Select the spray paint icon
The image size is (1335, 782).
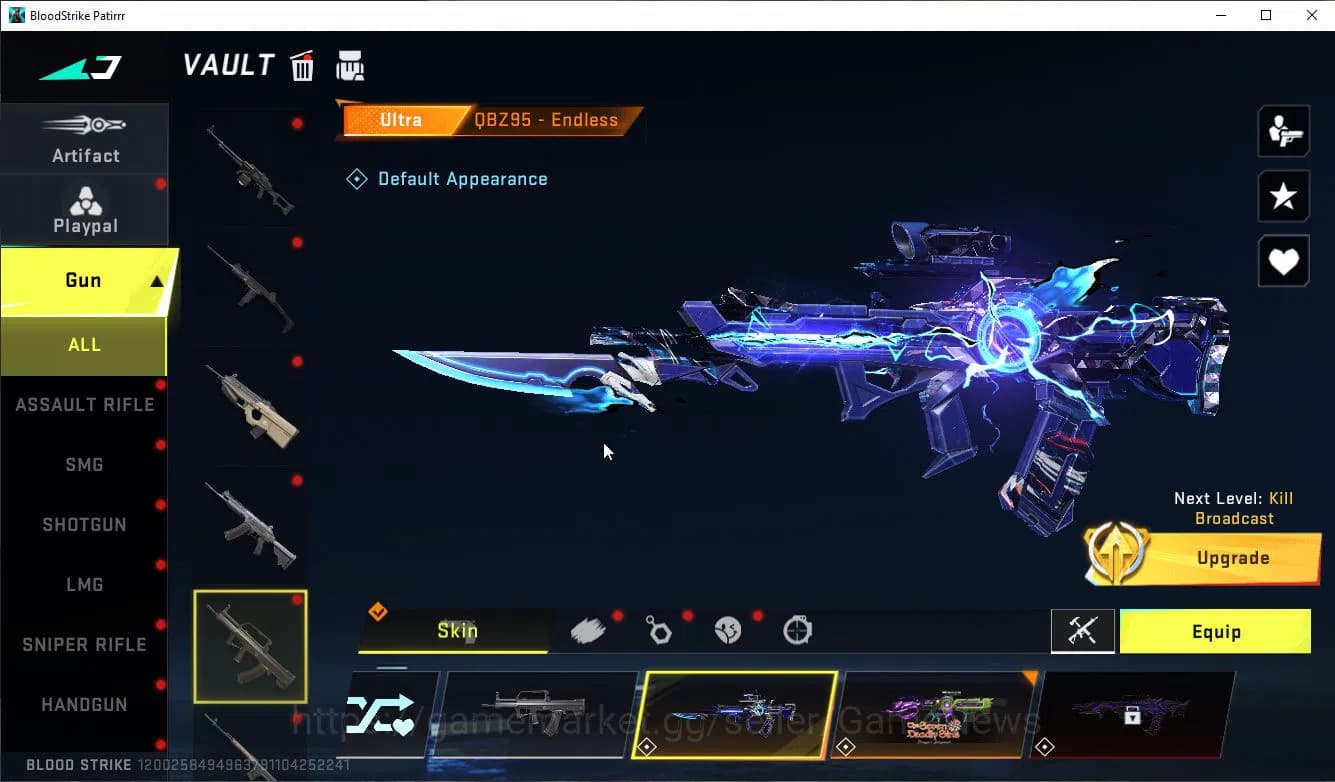[x=588, y=629]
